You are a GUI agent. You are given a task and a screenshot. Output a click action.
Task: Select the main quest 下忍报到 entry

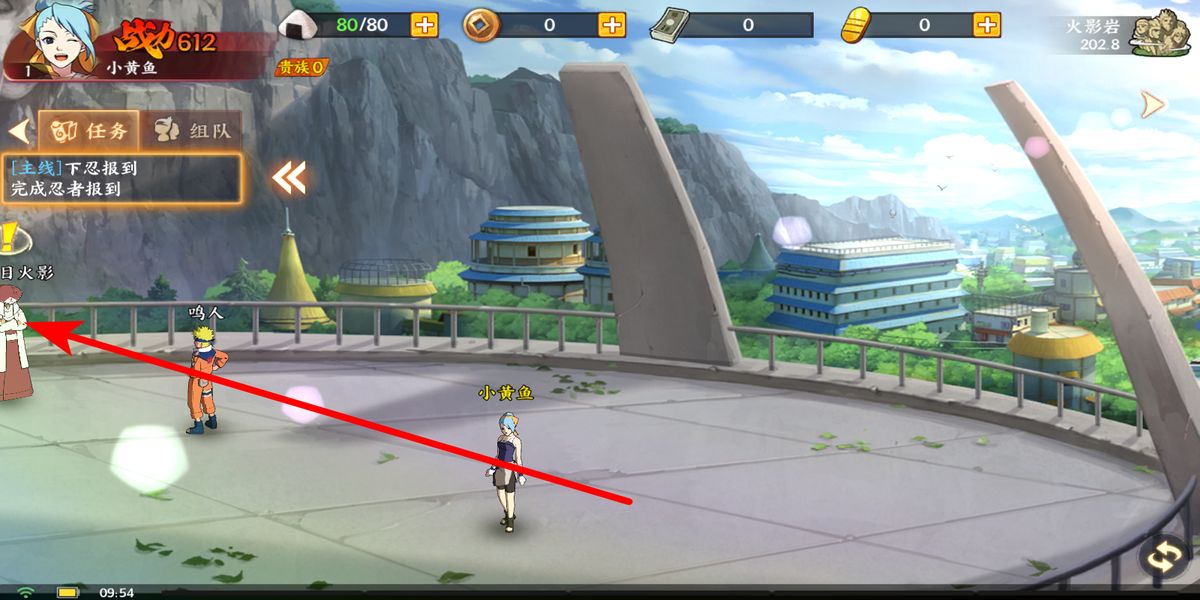pyautogui.click(x=124, y=178)
